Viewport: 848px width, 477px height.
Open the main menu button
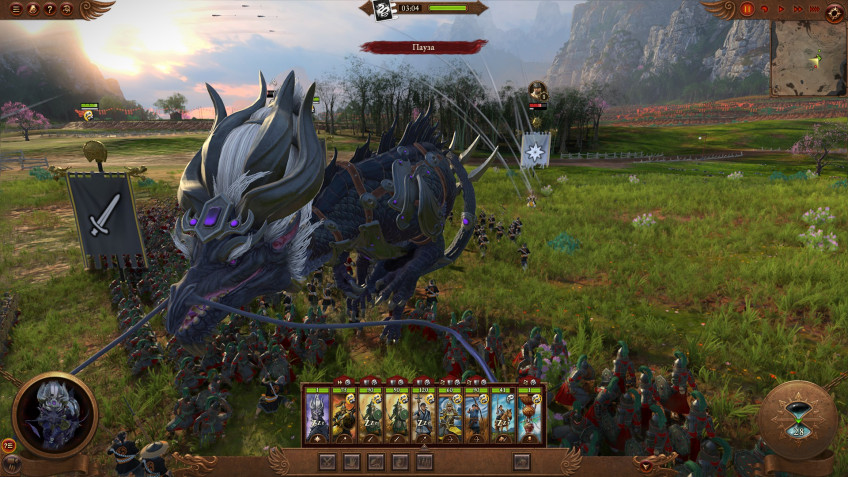click(x=14, y=9)
